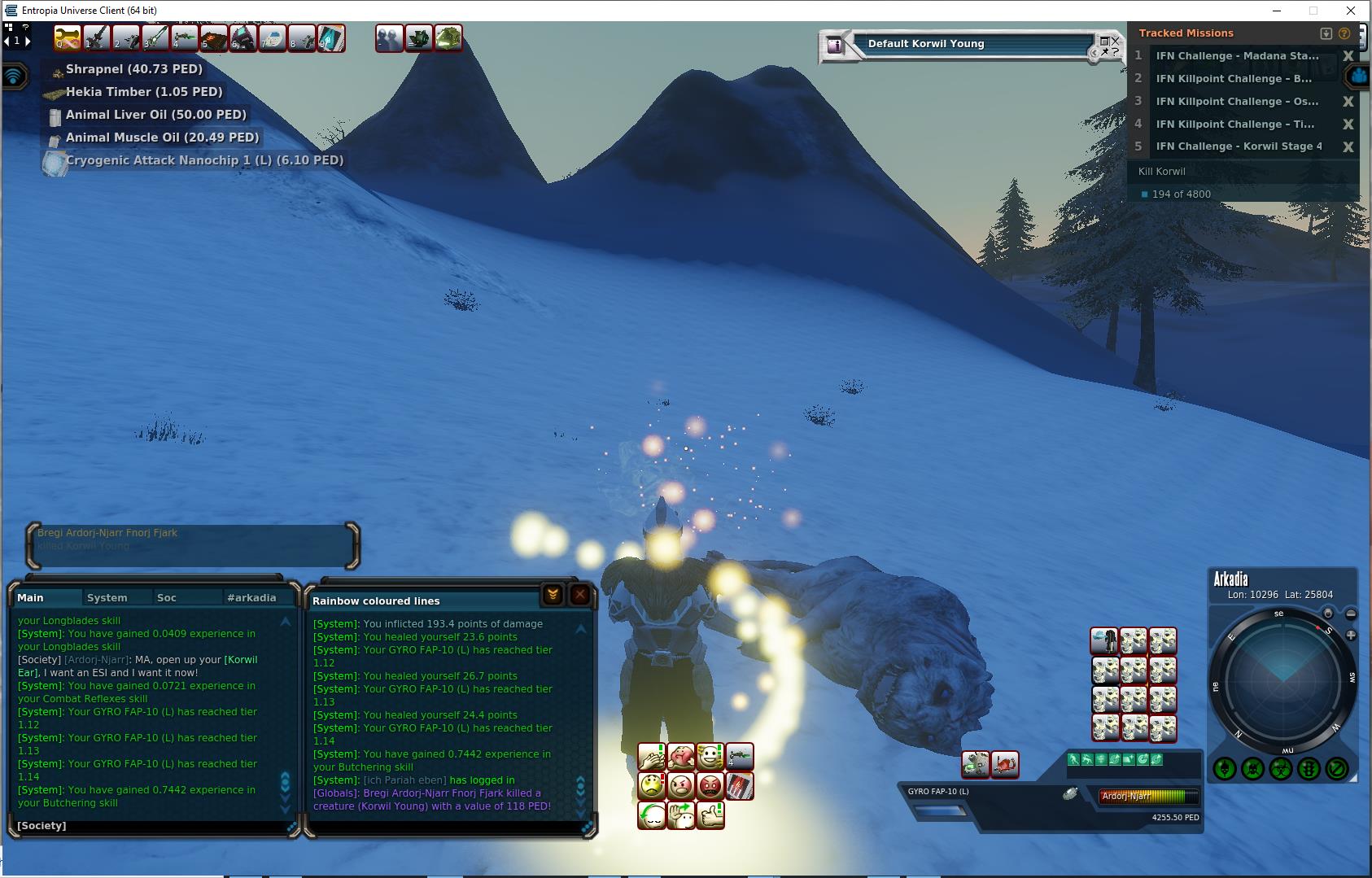Trigger the angry red face emote
This screenshot has width=1372, height=878.
click(x=710, y=786)
